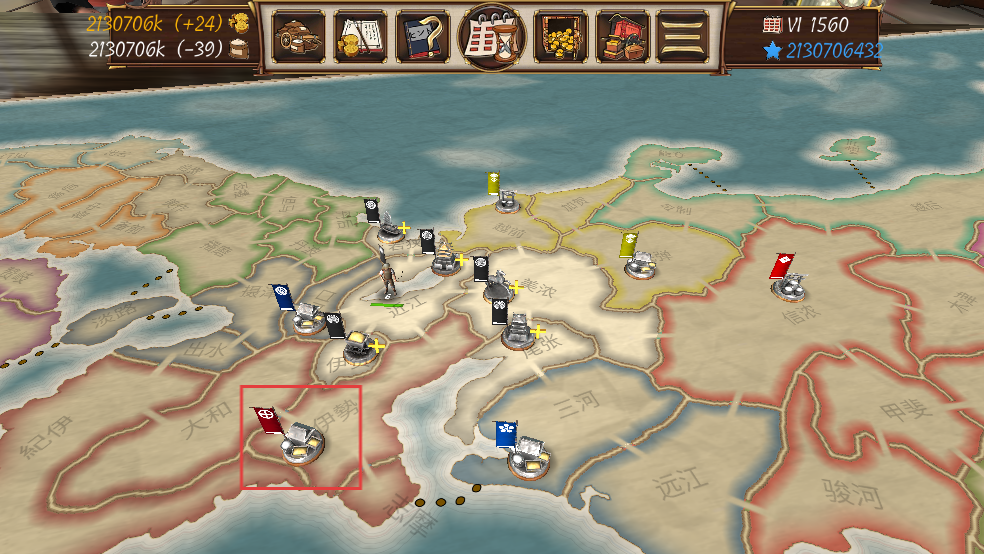Open the ledger with gold coins
The width and height of the screenshot is (984, 554).
click(x=360, y=37)
